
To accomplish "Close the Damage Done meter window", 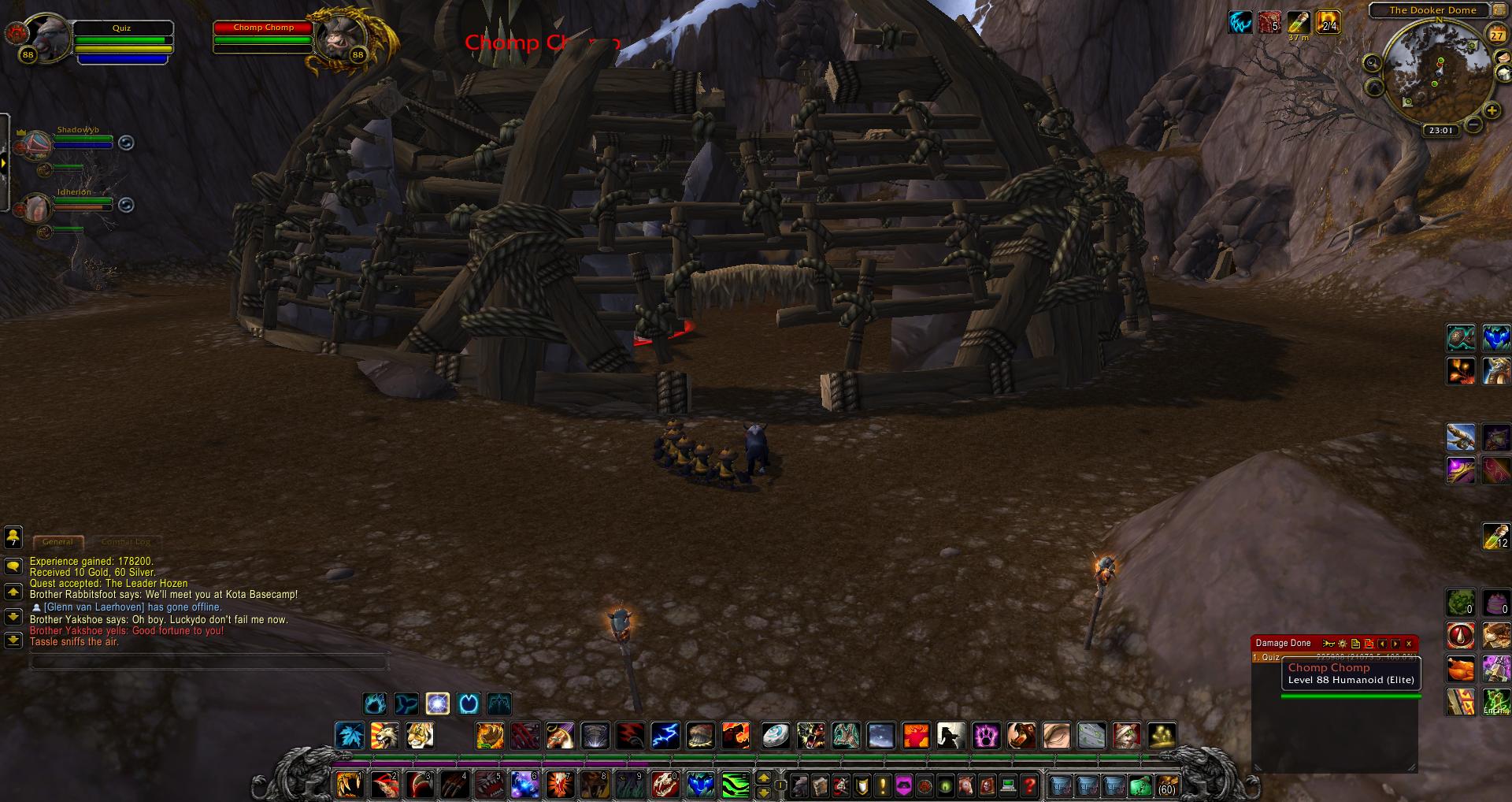I will point(1409,644).
